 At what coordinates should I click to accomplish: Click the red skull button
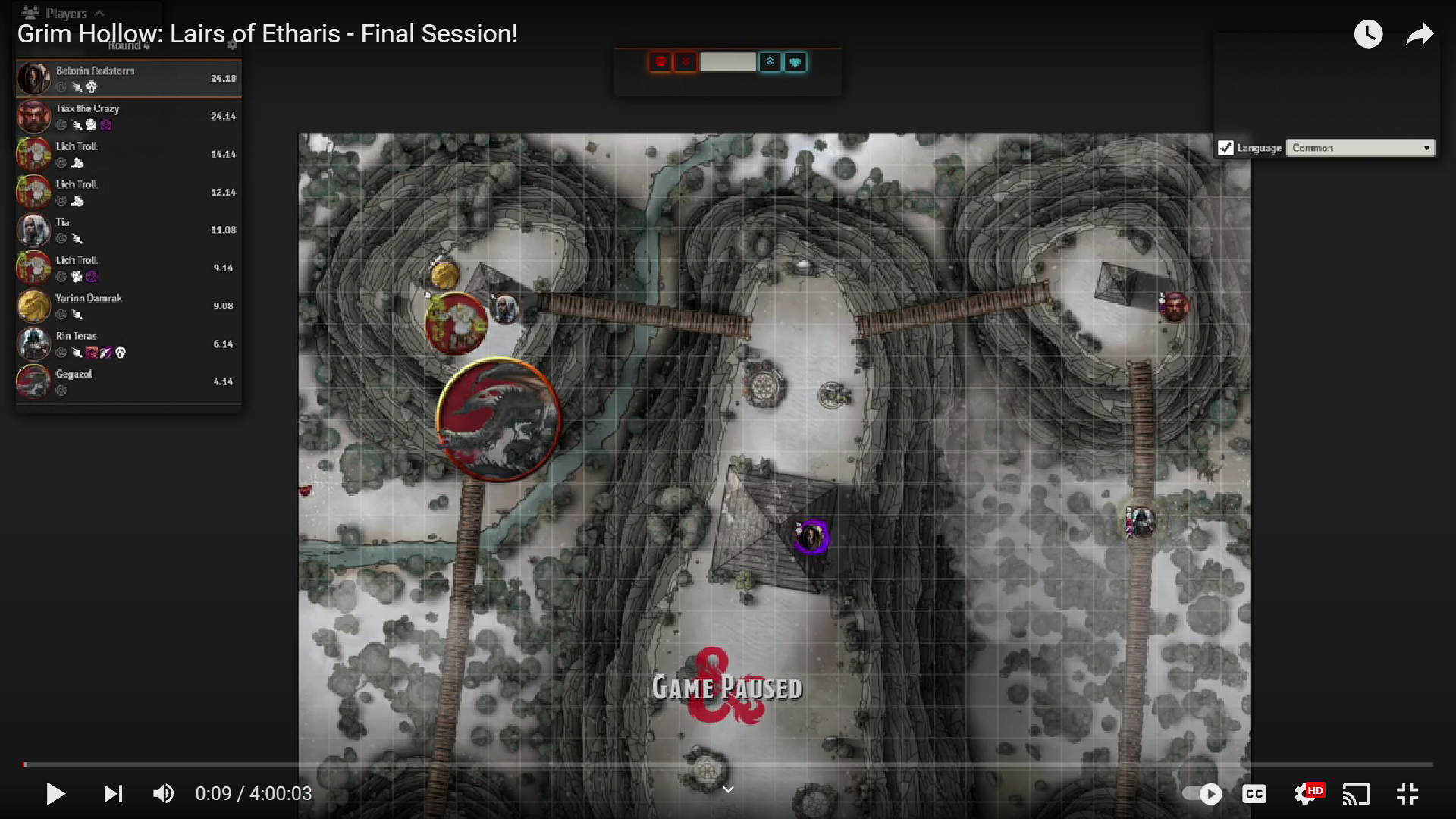point(661,62)
